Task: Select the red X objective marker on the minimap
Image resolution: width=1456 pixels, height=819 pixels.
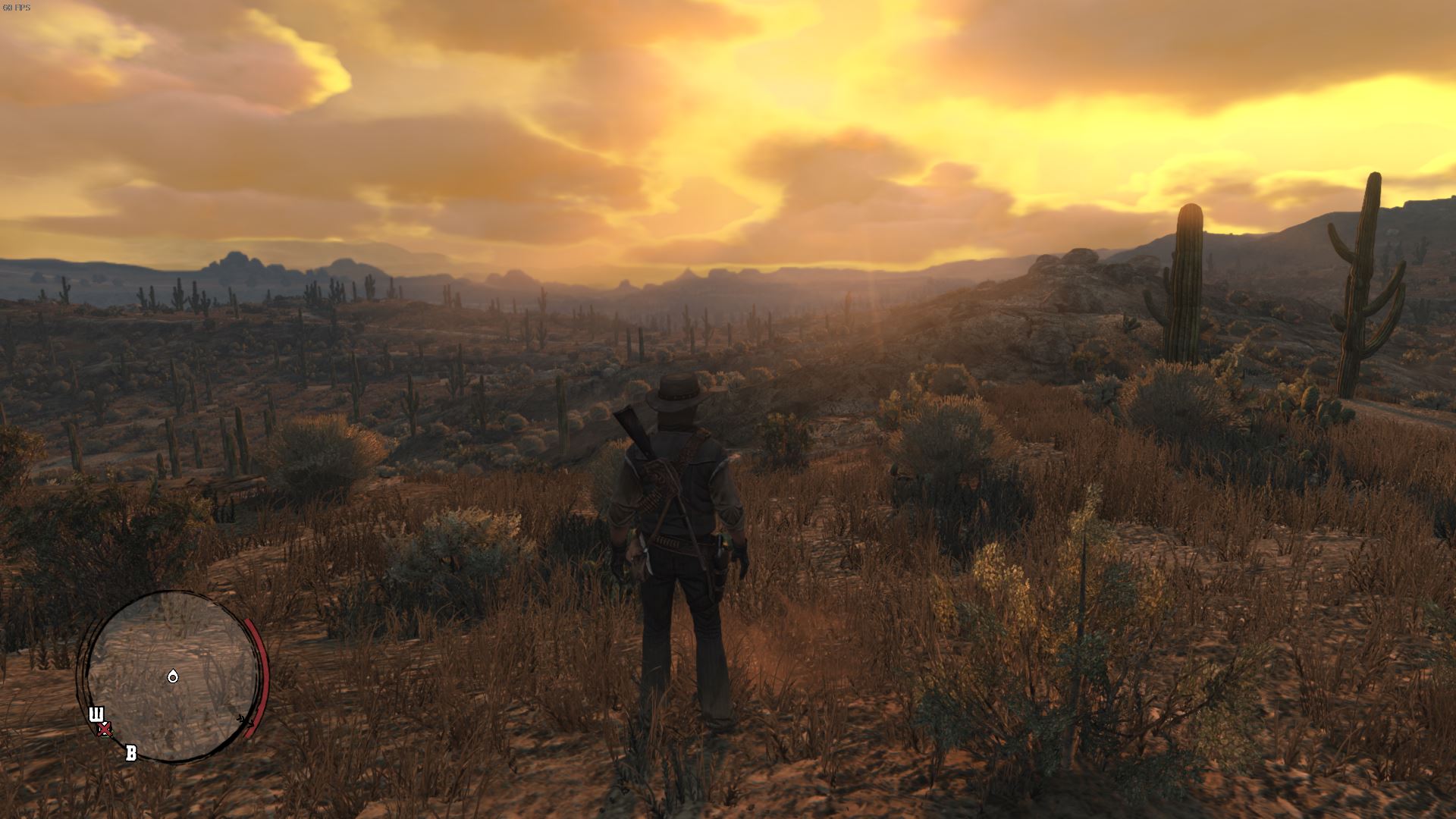Action: [x=104, y=729]
